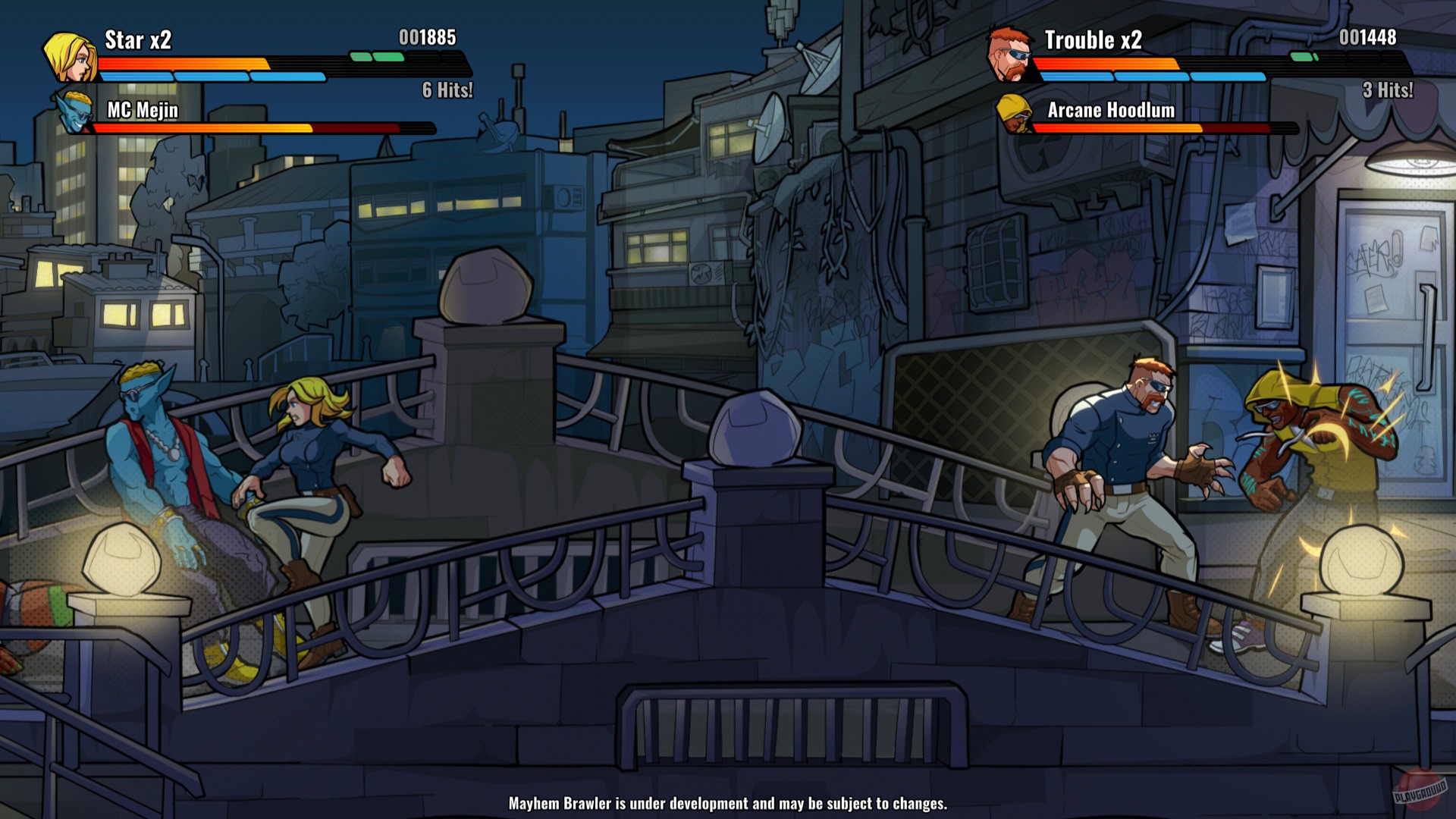Screen dimensions: 1456x819
Task: Click the 'Star x2' name label
Action: 136,38
